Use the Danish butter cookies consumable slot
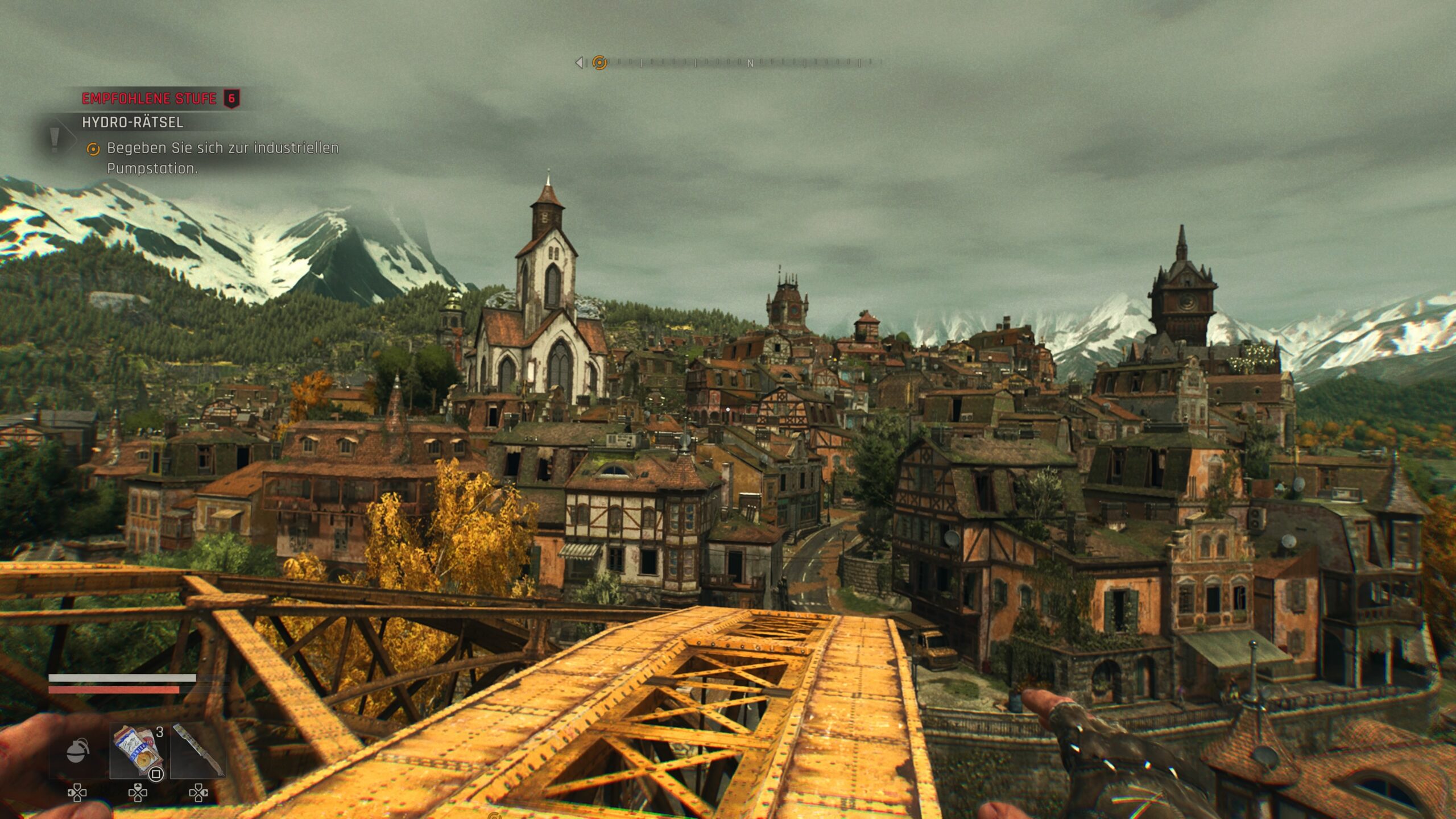Viewport: 1456px width, 819px height. point(138,751)
